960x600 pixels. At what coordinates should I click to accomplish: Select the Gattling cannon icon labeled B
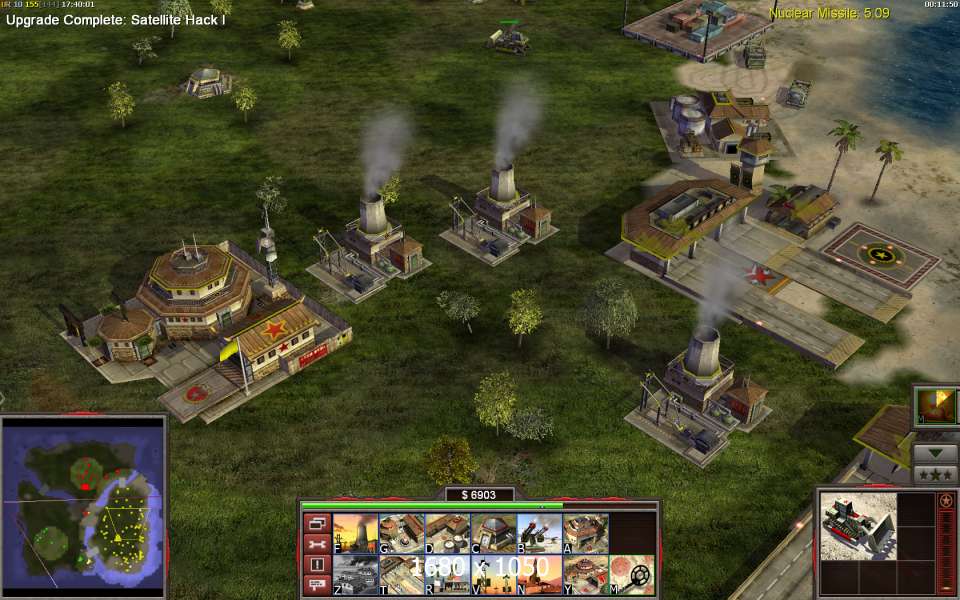[539, 532]
